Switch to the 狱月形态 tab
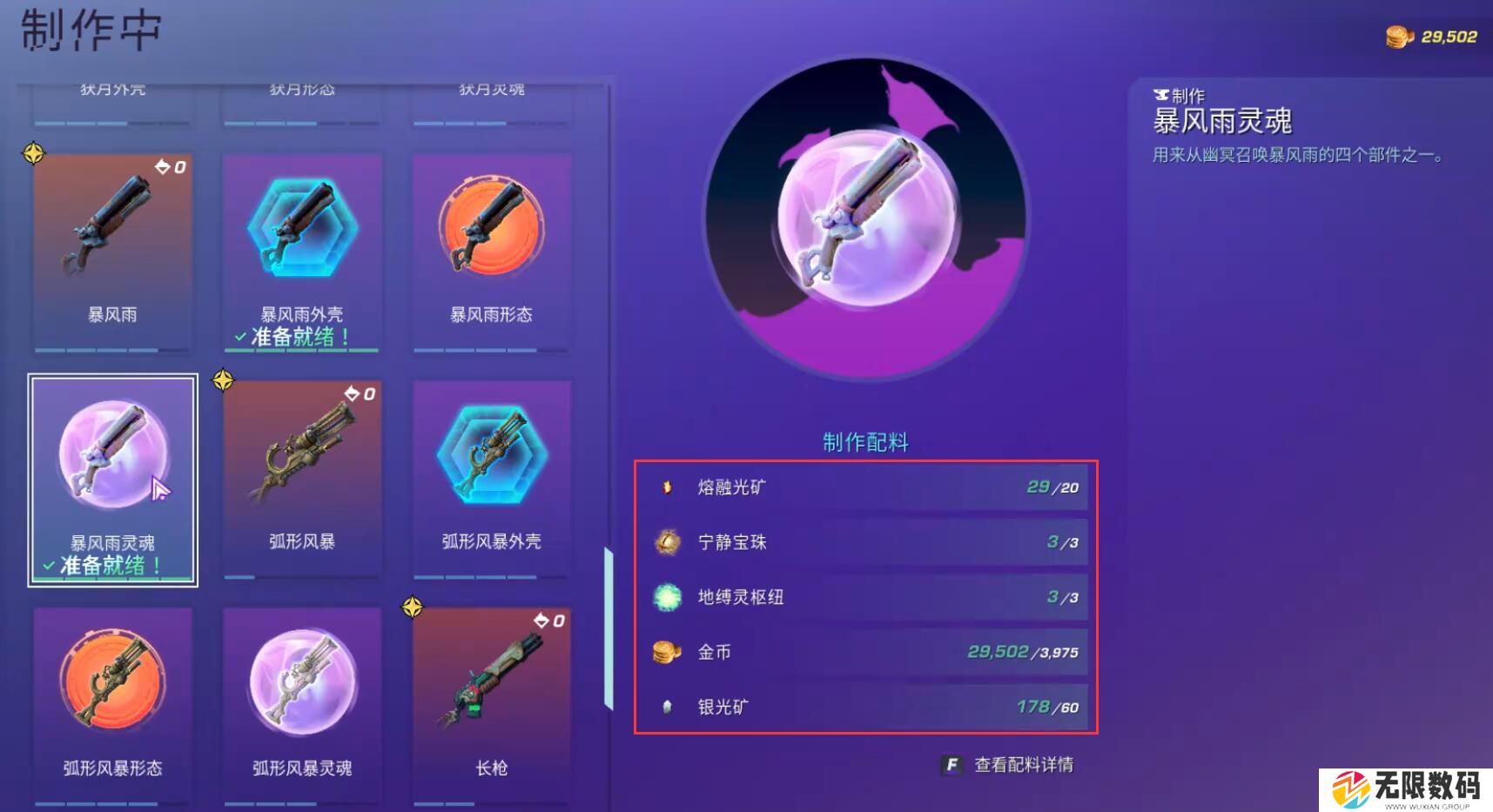Viewport: 1493px width, 812px height. pos(301,88)
